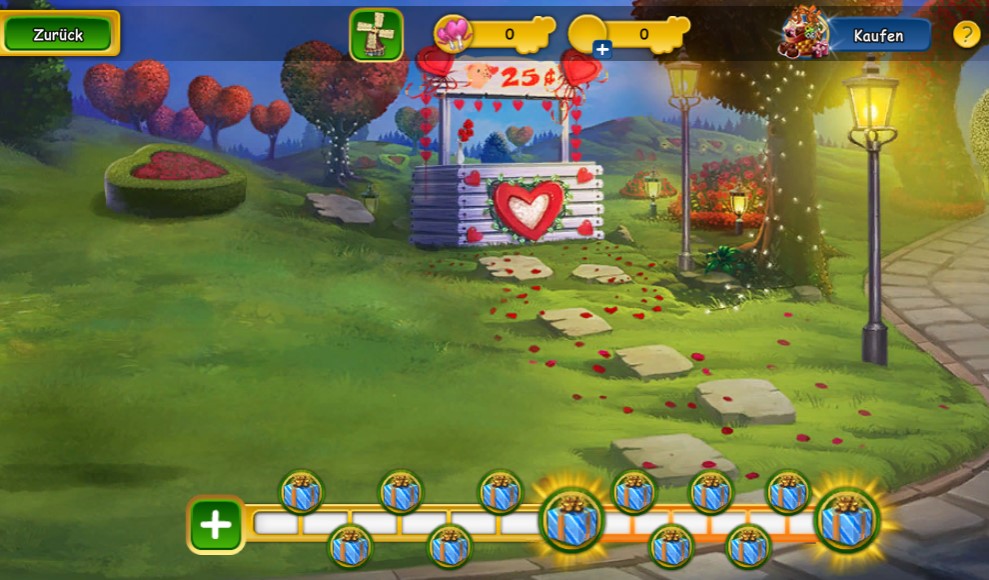This screenshot has height=580, width=989.
Task: Open the windmill icon button
Action: coord(376,35)
